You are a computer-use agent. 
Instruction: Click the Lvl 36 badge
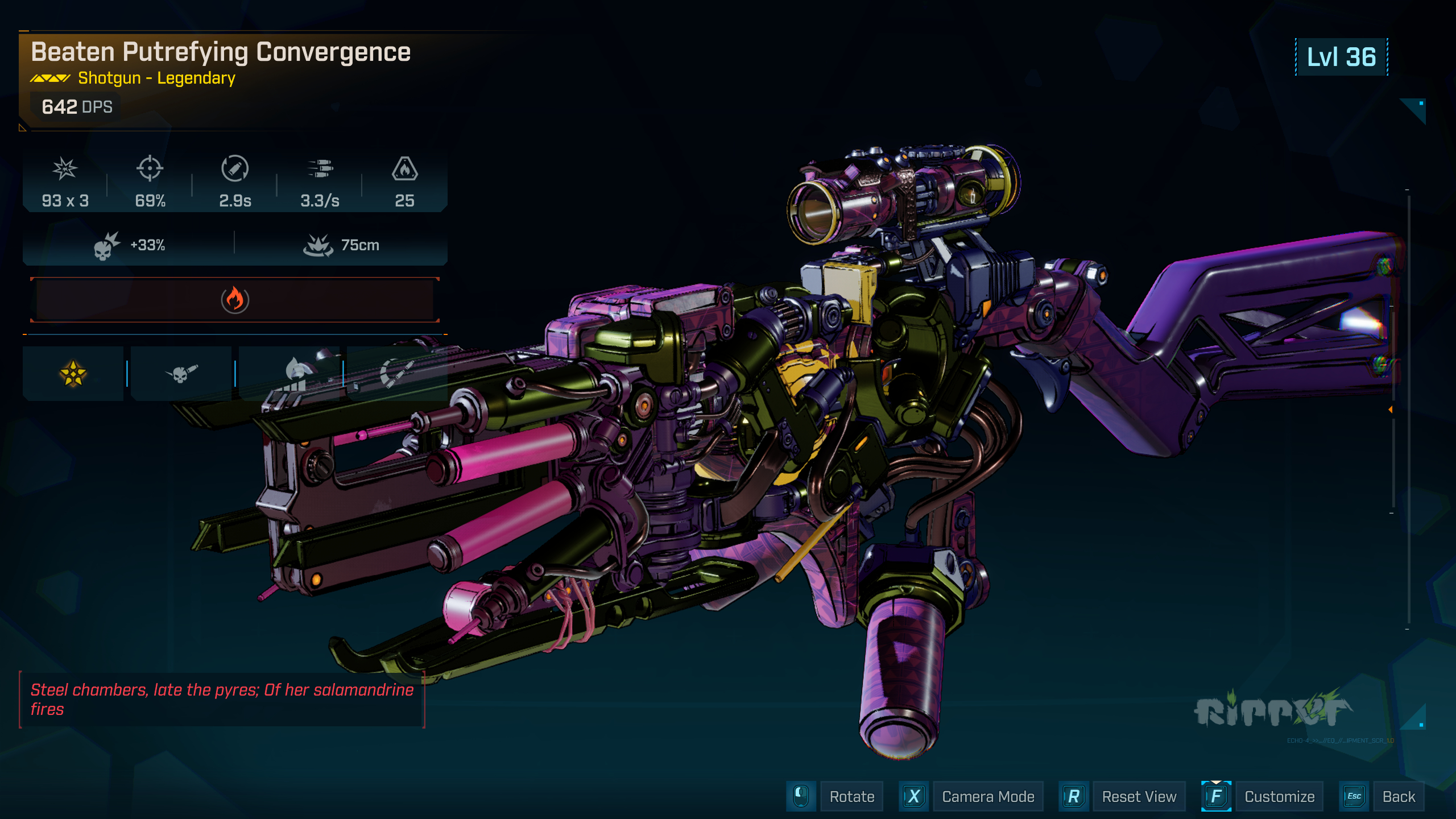pyautogui.click(x=1341, y=56)
